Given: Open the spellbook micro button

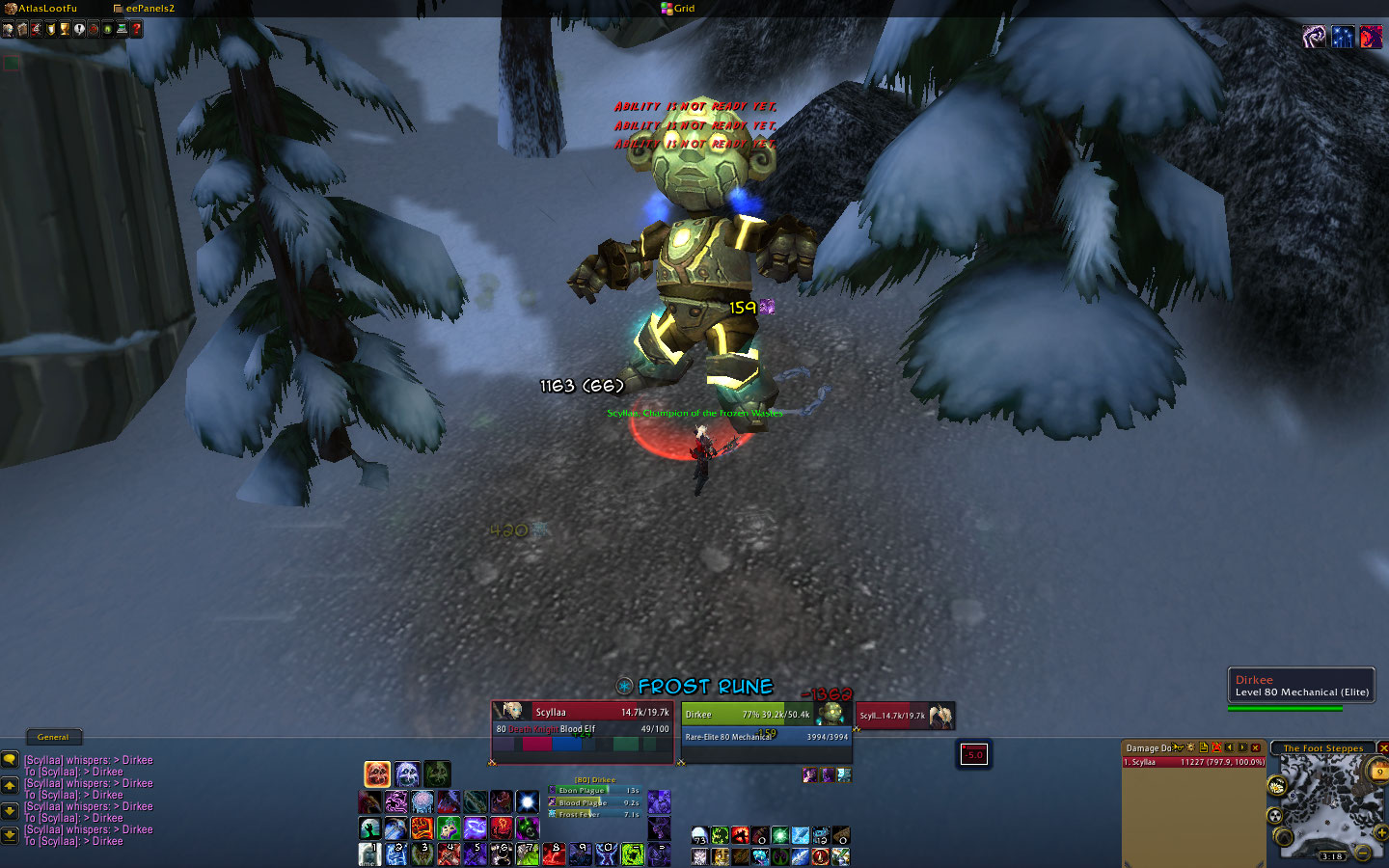Looking at the screenshot, I should tap(22, 30).
